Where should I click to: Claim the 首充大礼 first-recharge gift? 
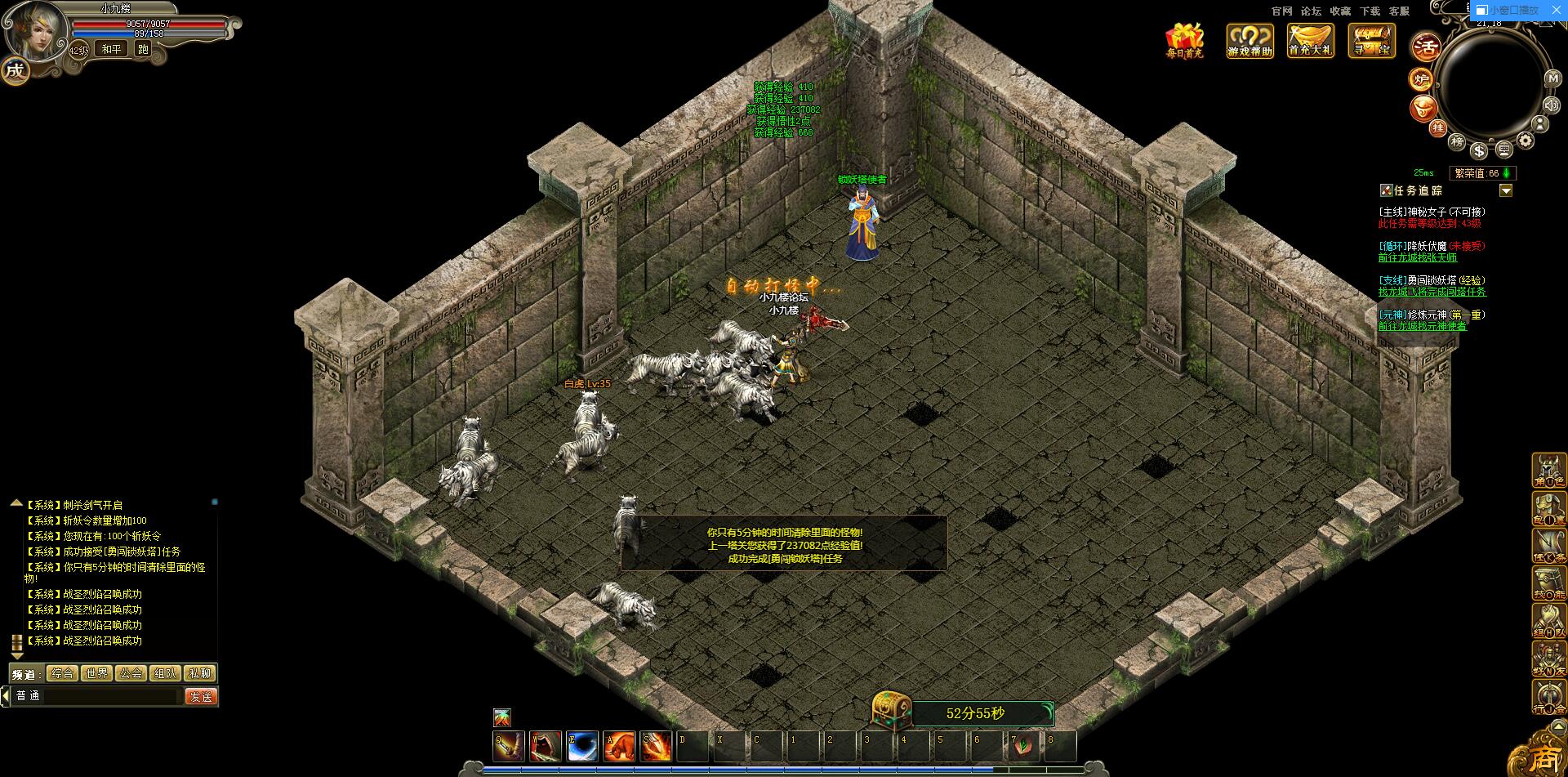click(1310, 41)
